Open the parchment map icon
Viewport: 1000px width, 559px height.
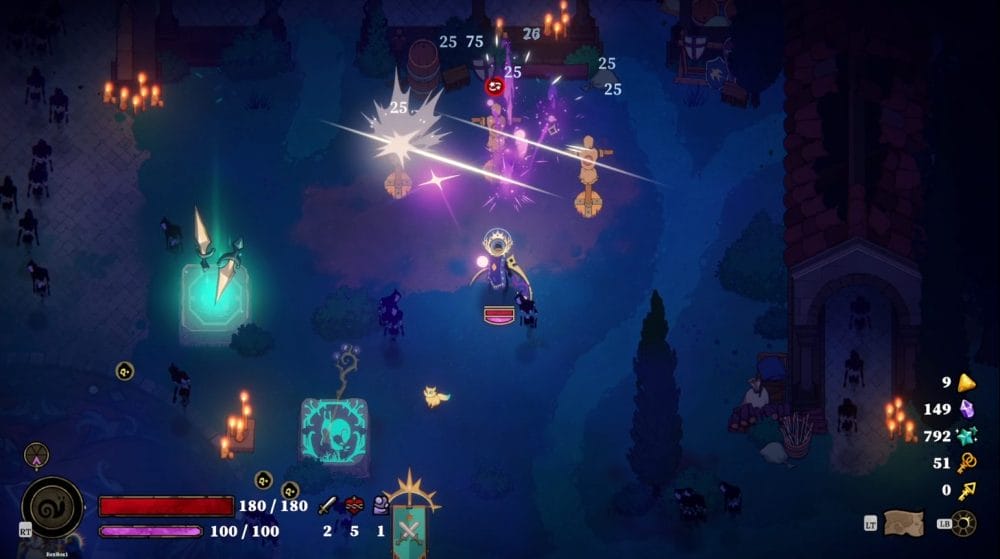click(x=903, y=523)
